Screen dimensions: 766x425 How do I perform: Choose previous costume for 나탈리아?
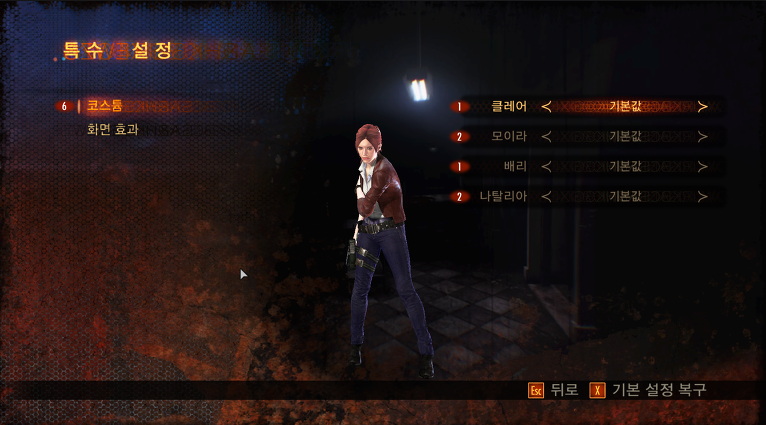pos(546,196)
